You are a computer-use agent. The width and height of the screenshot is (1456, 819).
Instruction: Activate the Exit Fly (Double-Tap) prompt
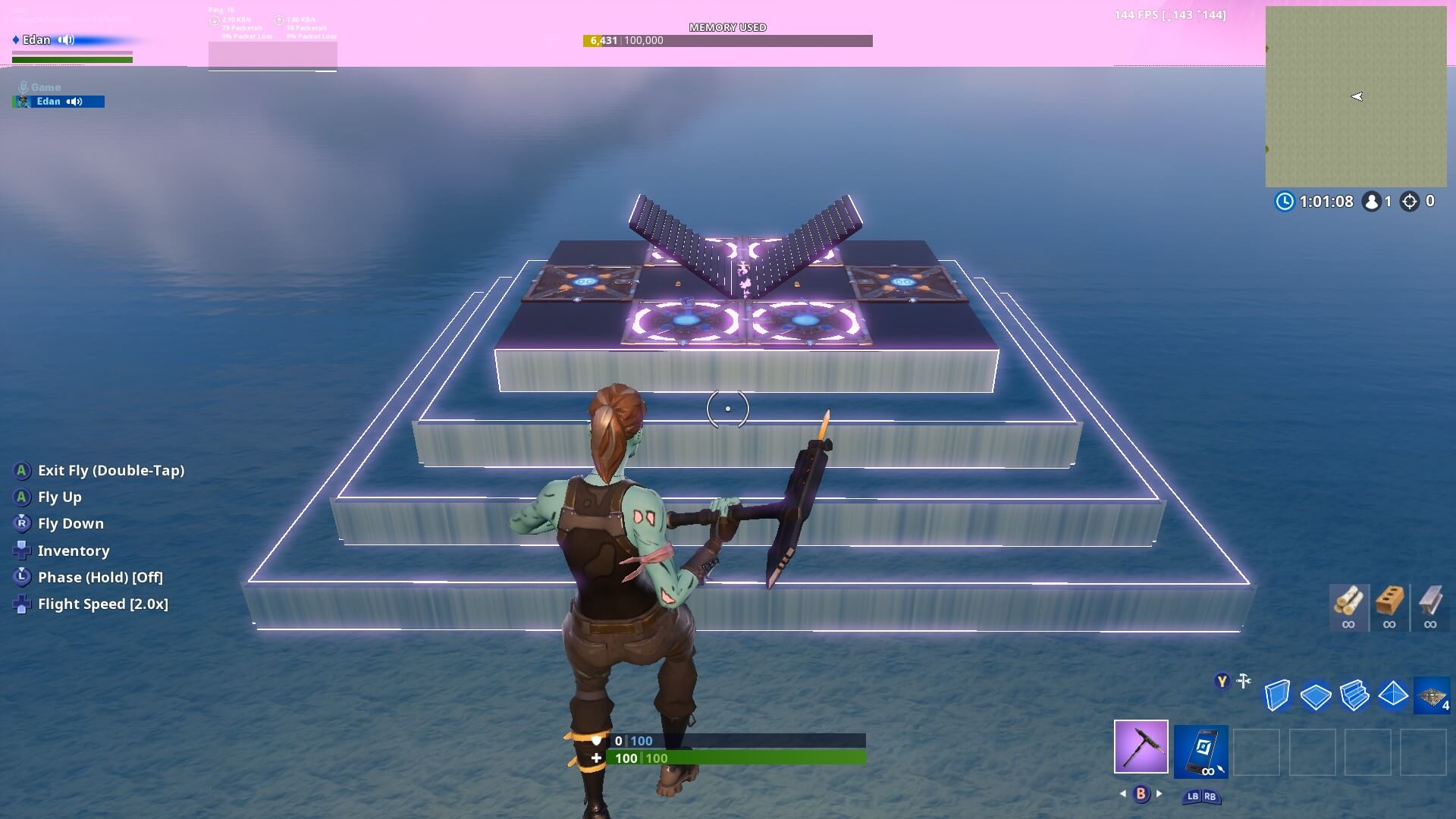click(111, 470)
